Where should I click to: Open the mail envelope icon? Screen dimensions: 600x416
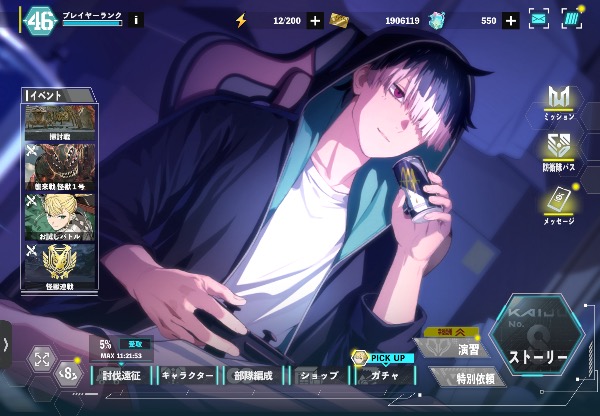[539, 20]
